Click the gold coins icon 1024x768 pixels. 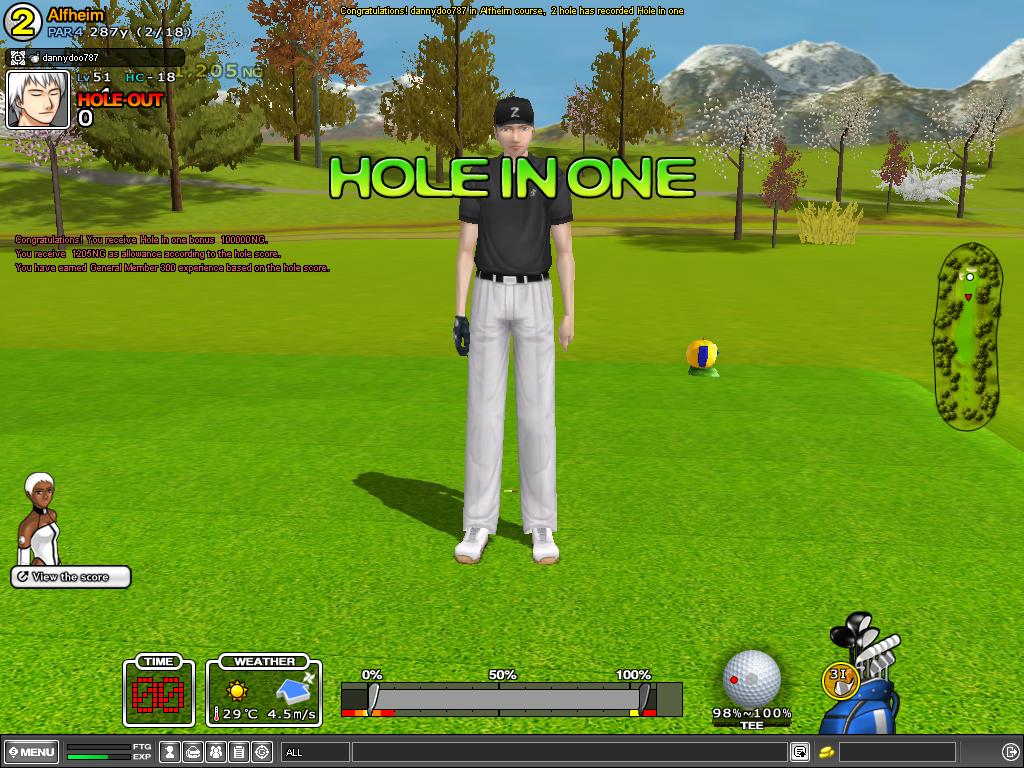click(x=826, y=752)
